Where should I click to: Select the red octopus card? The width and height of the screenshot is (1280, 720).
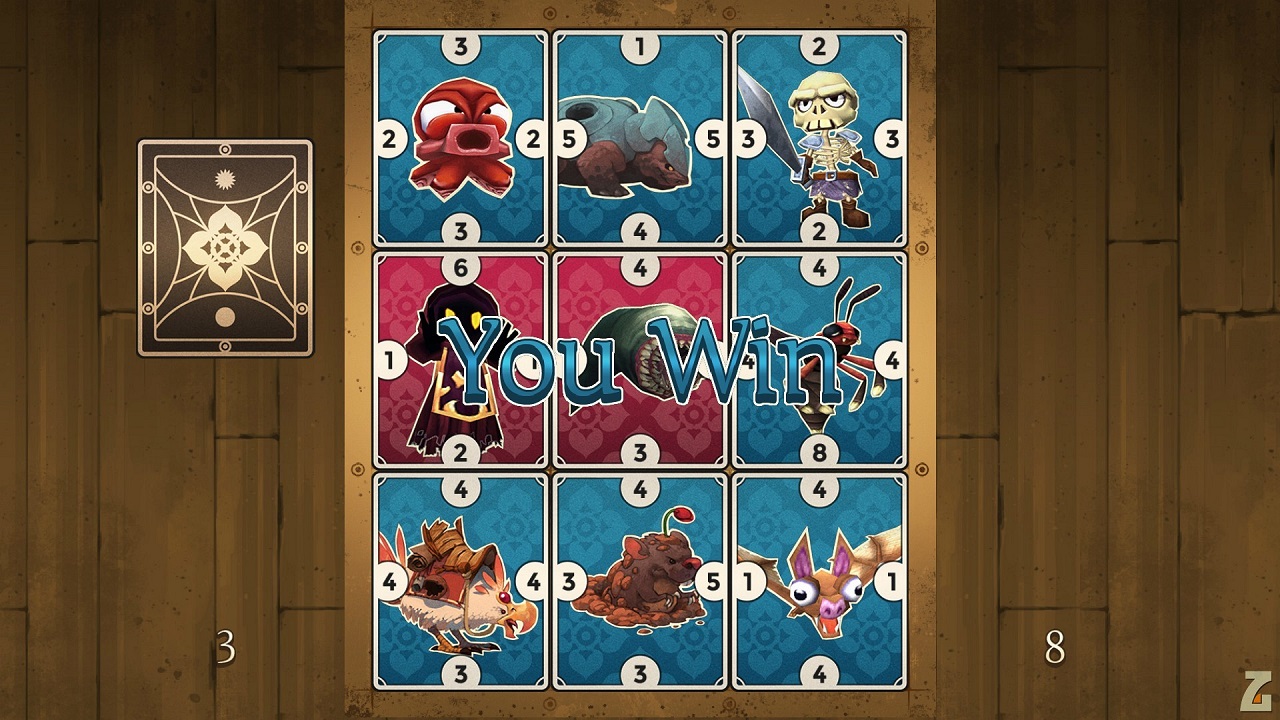461,139
